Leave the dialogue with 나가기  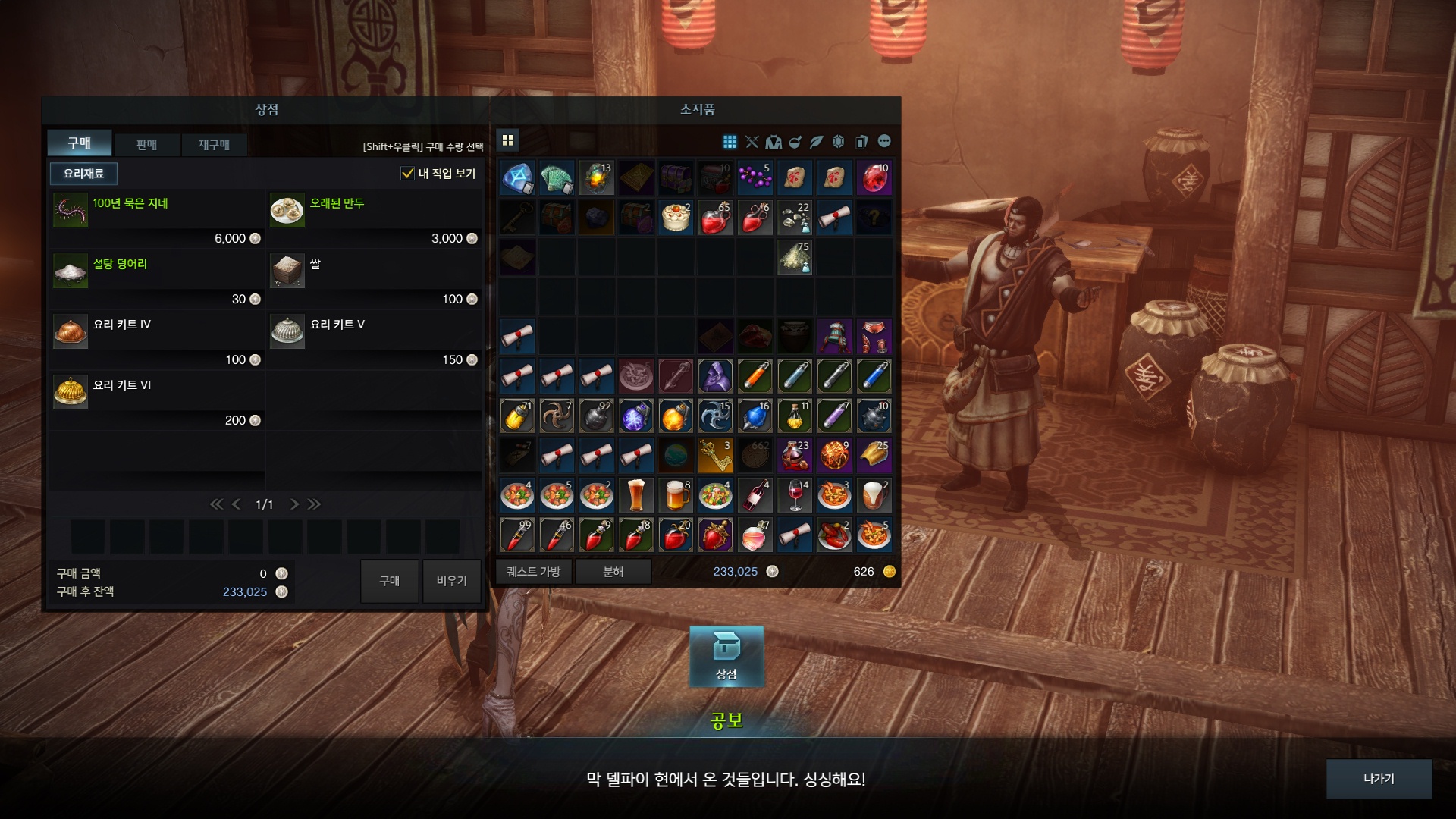(1378, 779)
